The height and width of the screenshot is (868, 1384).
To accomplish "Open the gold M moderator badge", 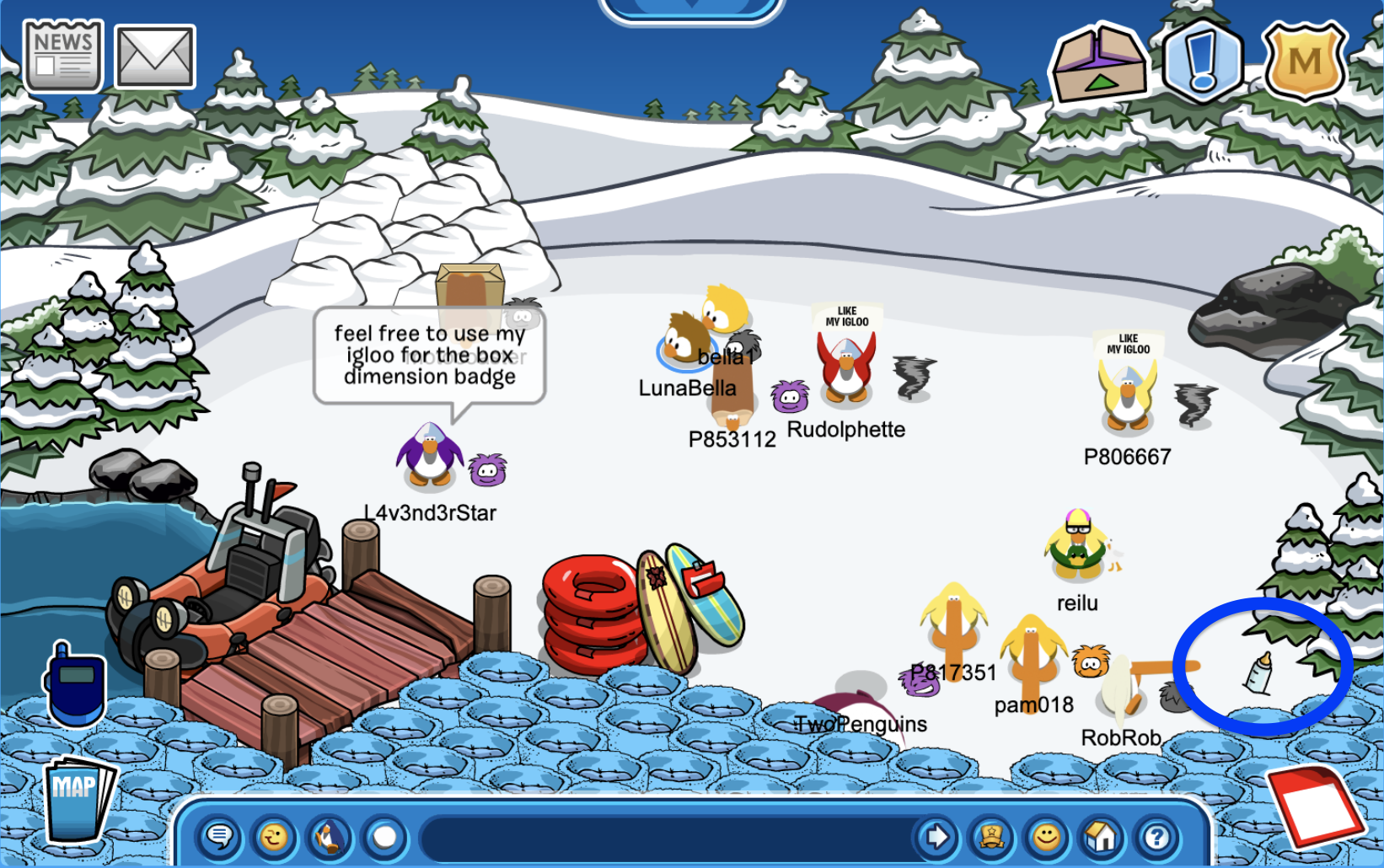I will pos(1304,61).
